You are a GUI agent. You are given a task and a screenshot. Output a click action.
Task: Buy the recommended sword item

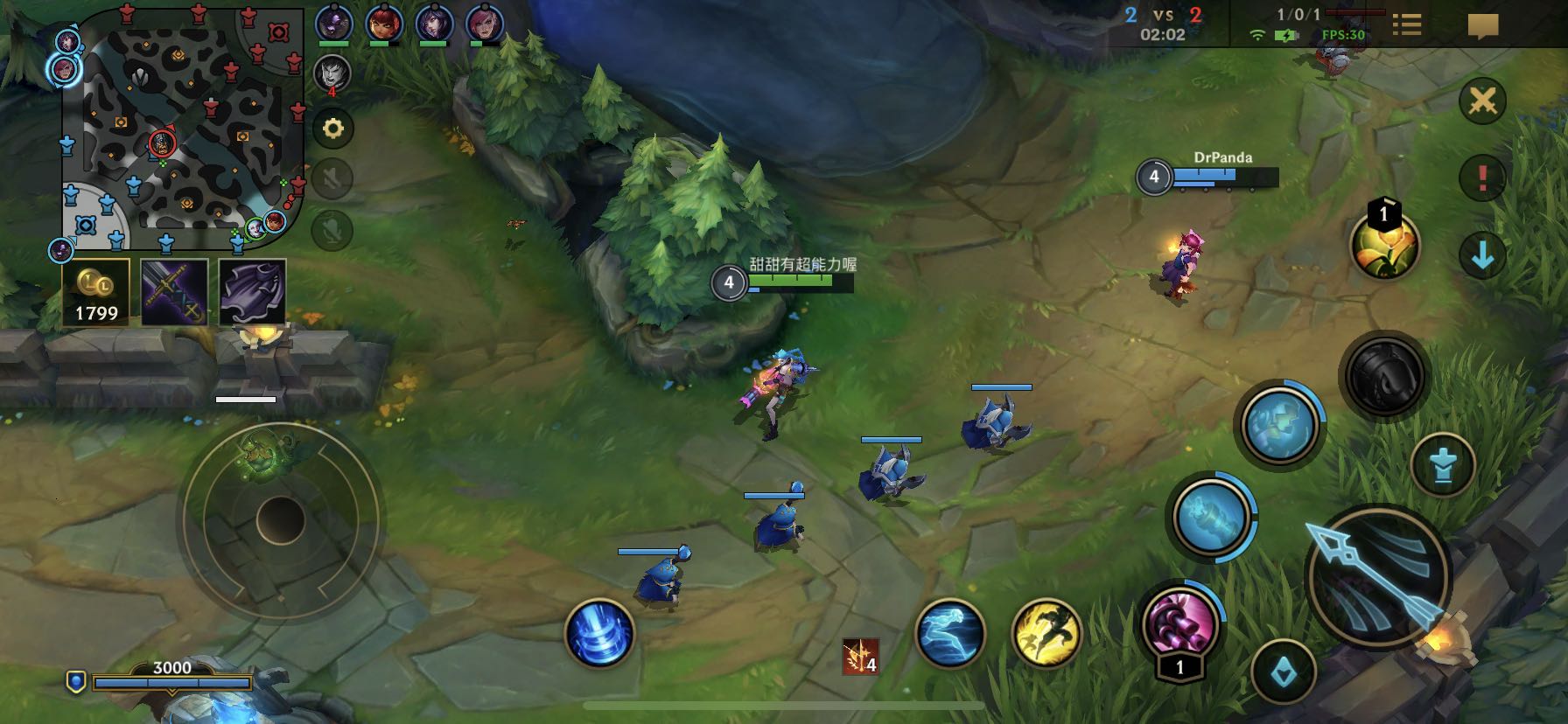pyautogui.click(x=174, y=292)
